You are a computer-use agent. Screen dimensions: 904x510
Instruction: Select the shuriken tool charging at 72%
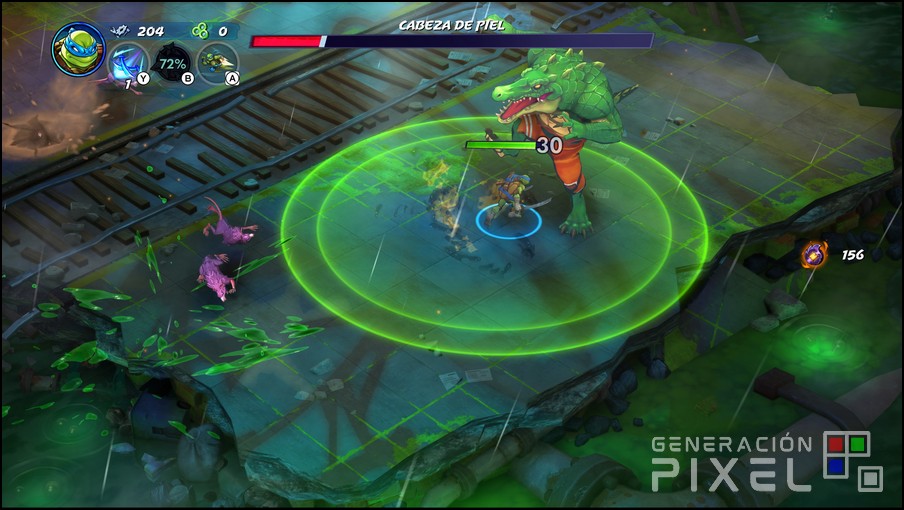(173, 63)
